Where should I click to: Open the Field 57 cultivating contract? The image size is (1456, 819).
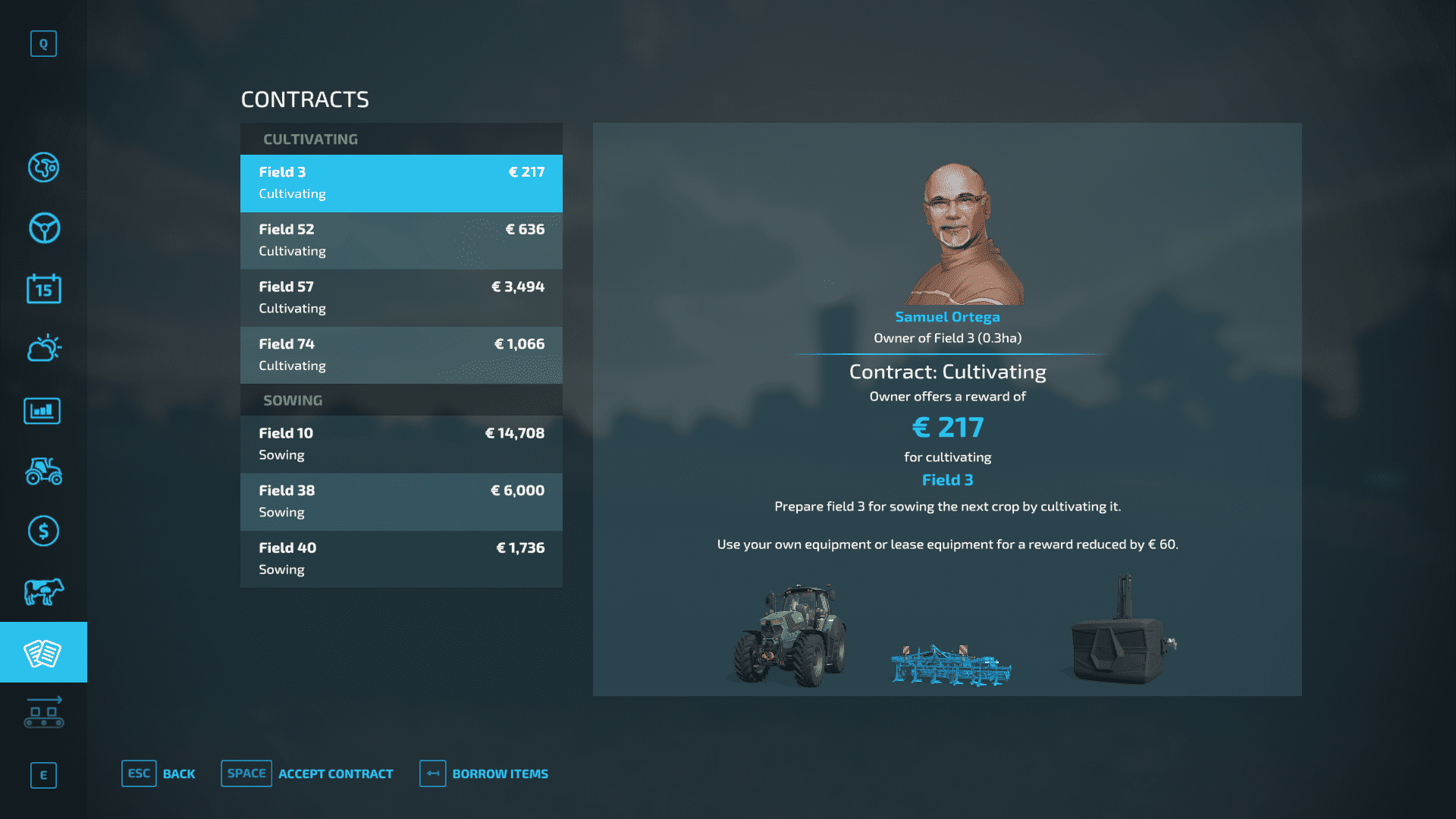pyautogui.click(x=401, y=297)
